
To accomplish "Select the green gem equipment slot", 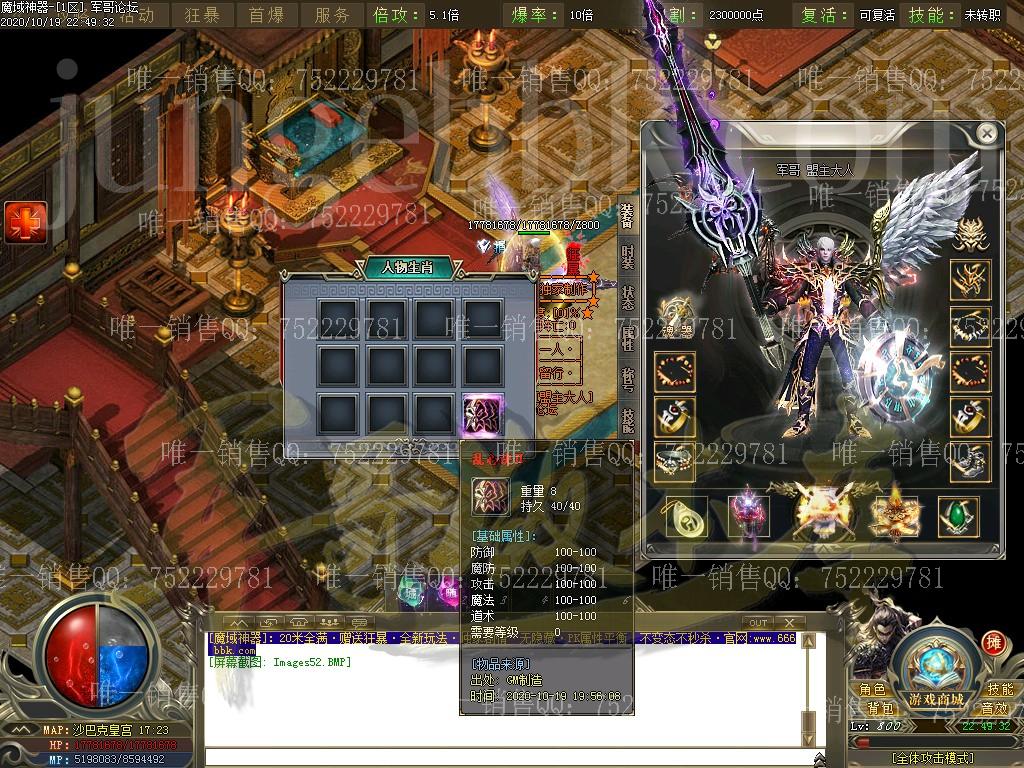I will 957,517.
